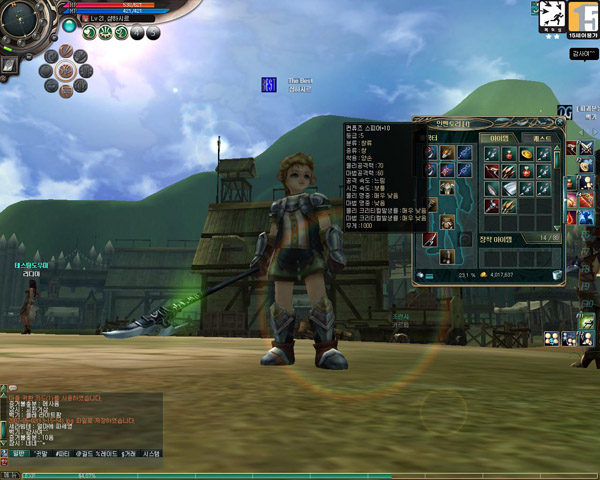Open the orange 15 rating badge
The image size is (600, 480).
click(581, 14)
